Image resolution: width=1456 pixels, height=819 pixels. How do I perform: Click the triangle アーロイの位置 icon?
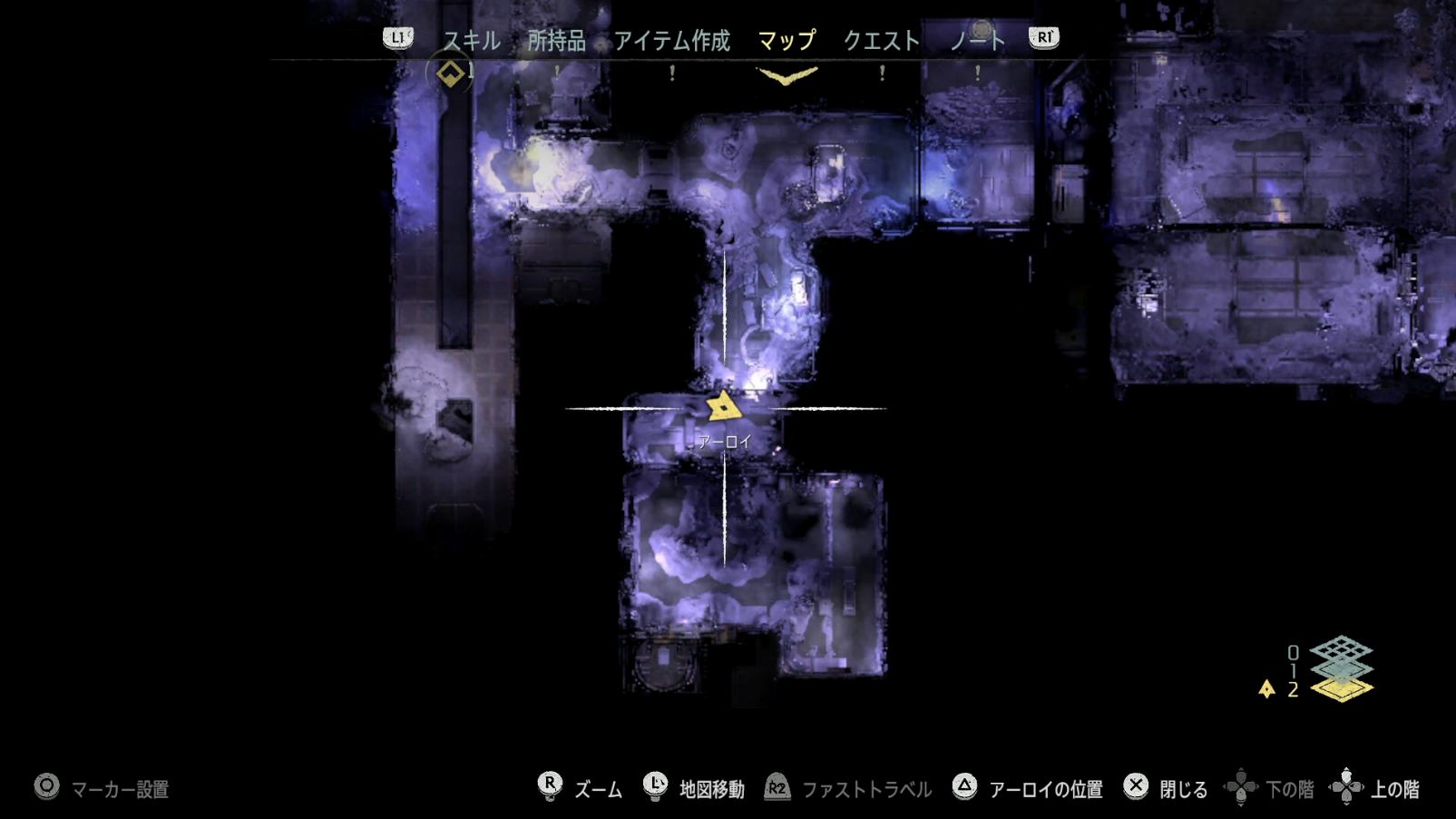pos(964,785)
